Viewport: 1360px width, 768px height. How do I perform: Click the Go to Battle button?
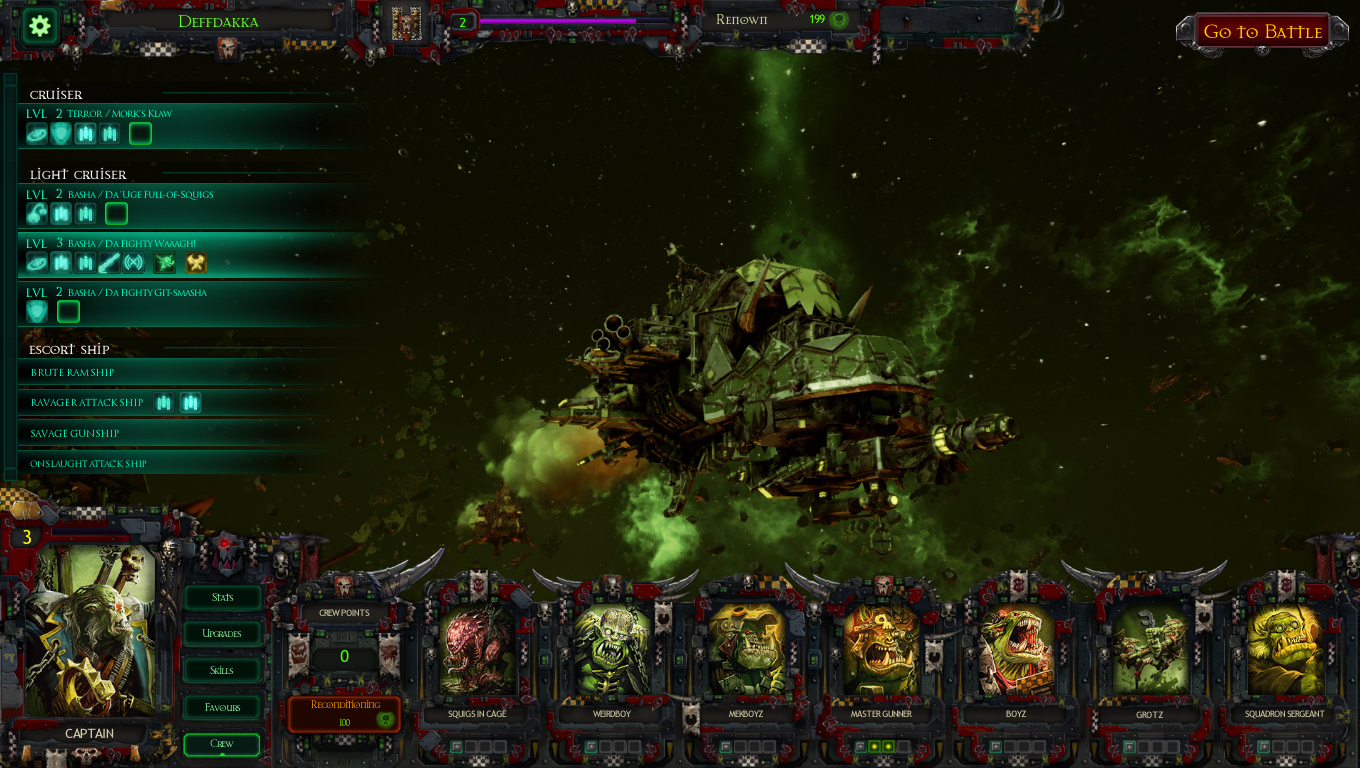click(1262, 32)
